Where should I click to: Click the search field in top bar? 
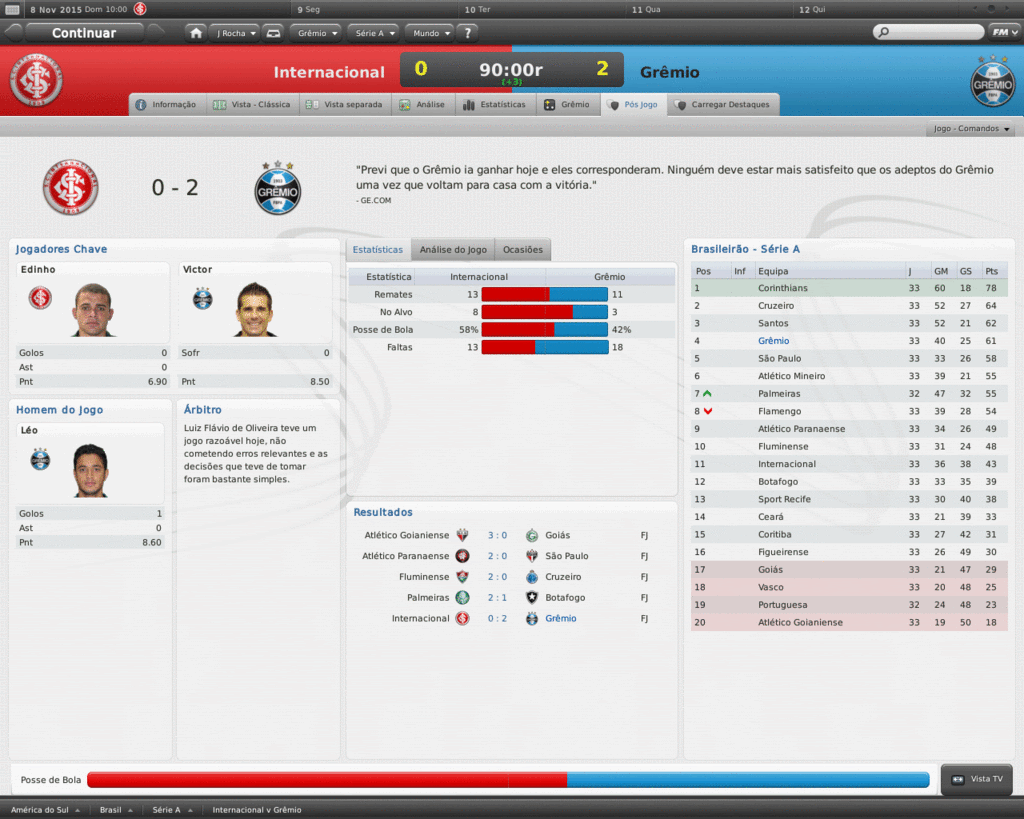[928, 33]
